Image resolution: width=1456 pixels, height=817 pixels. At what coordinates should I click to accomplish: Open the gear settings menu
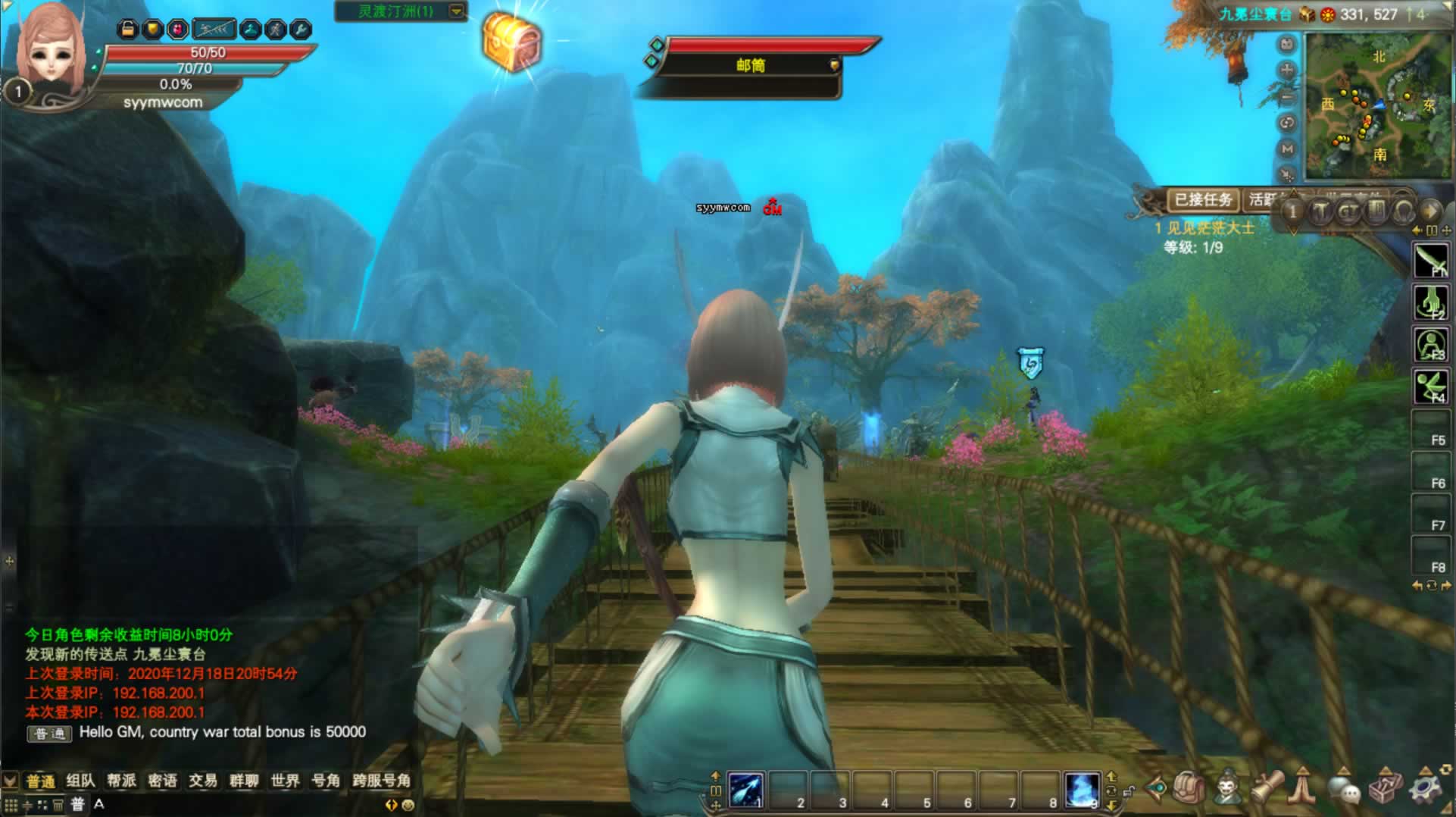(1424, 789)
